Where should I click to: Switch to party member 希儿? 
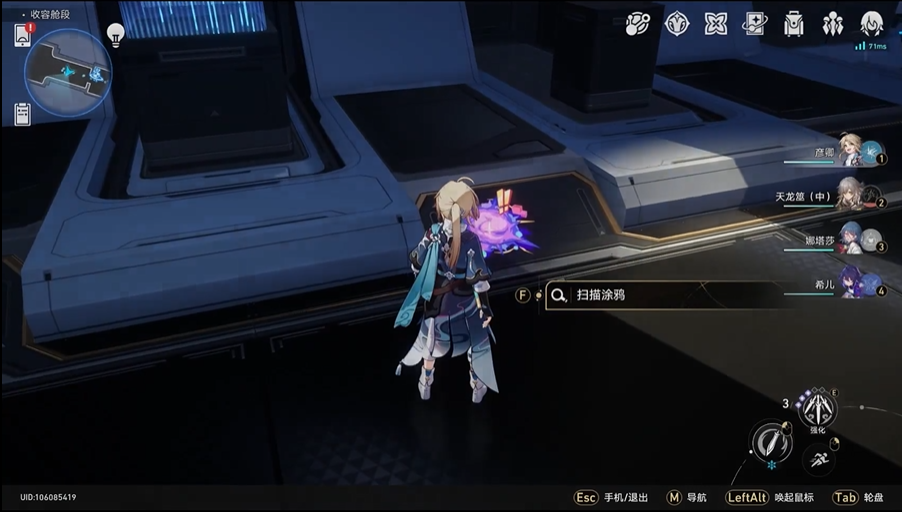pos(852,280)
